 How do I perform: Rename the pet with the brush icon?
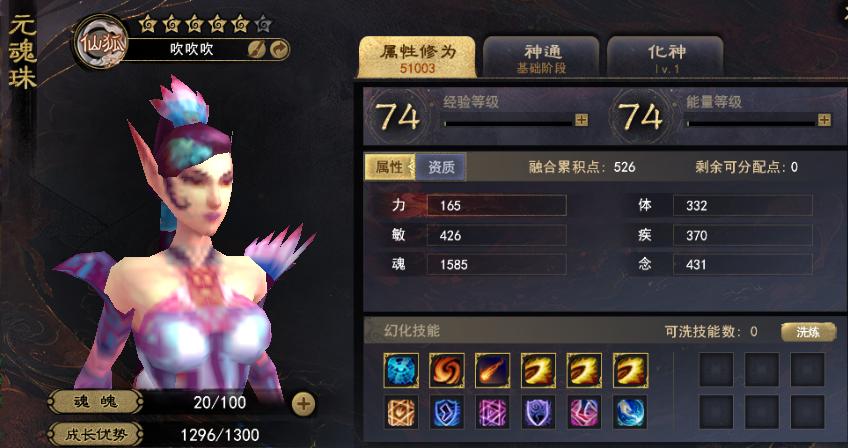coord(257,49)
